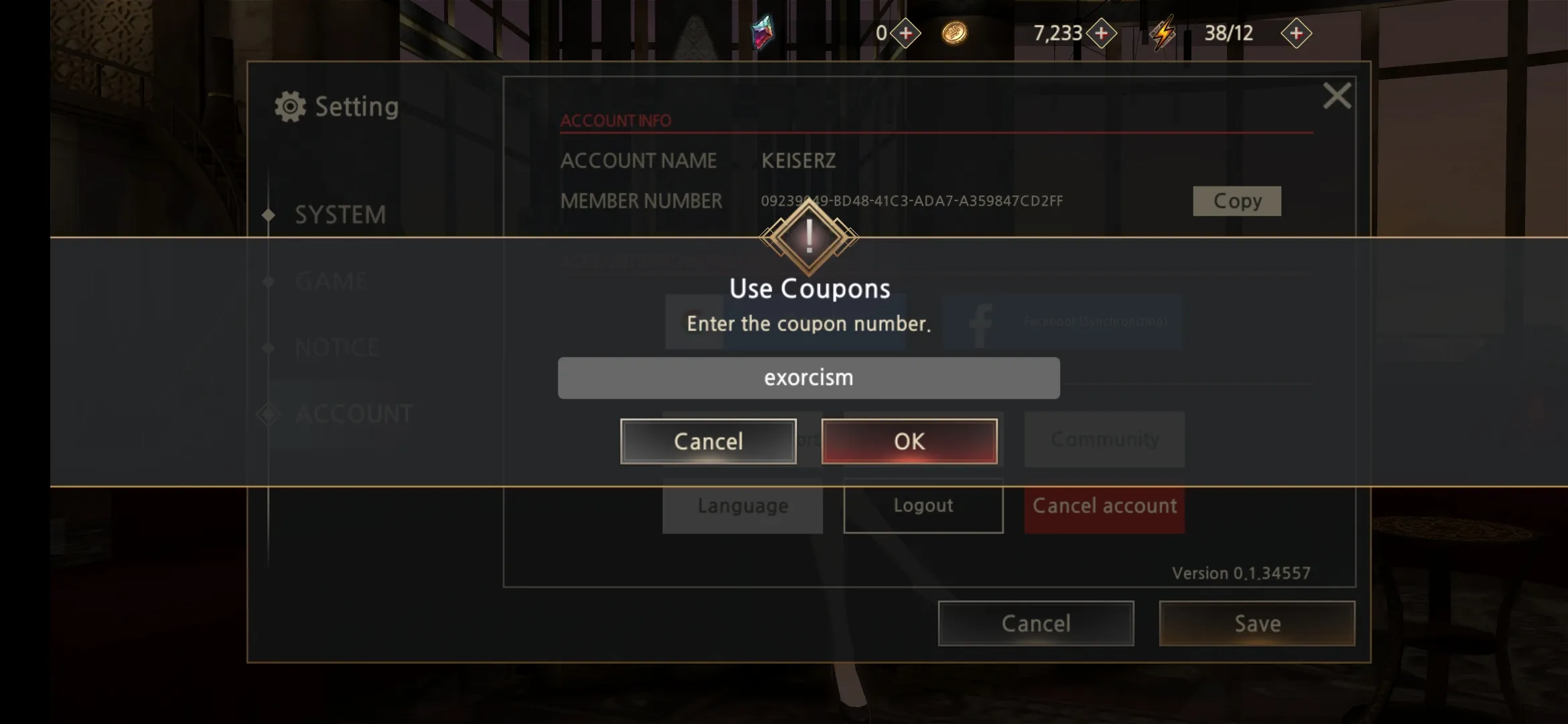This screenshot has width=1568, height=724.
Task: Select the ACCOUNT tab
Action: click(x=353, y=414)
